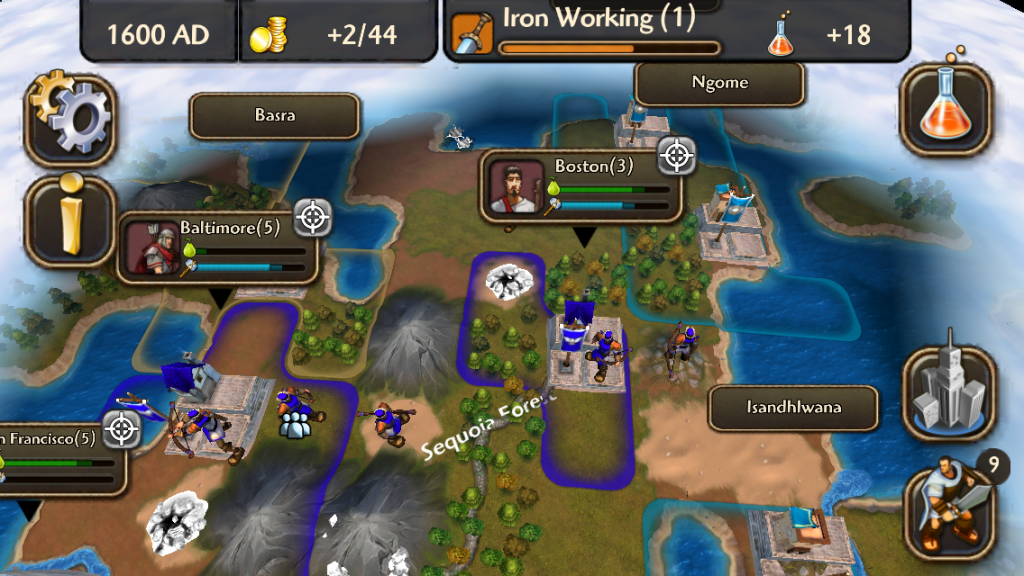This screenshot has height=576, width=1024.
Task: Open the yellow info panel
Action: coord(70,220)
